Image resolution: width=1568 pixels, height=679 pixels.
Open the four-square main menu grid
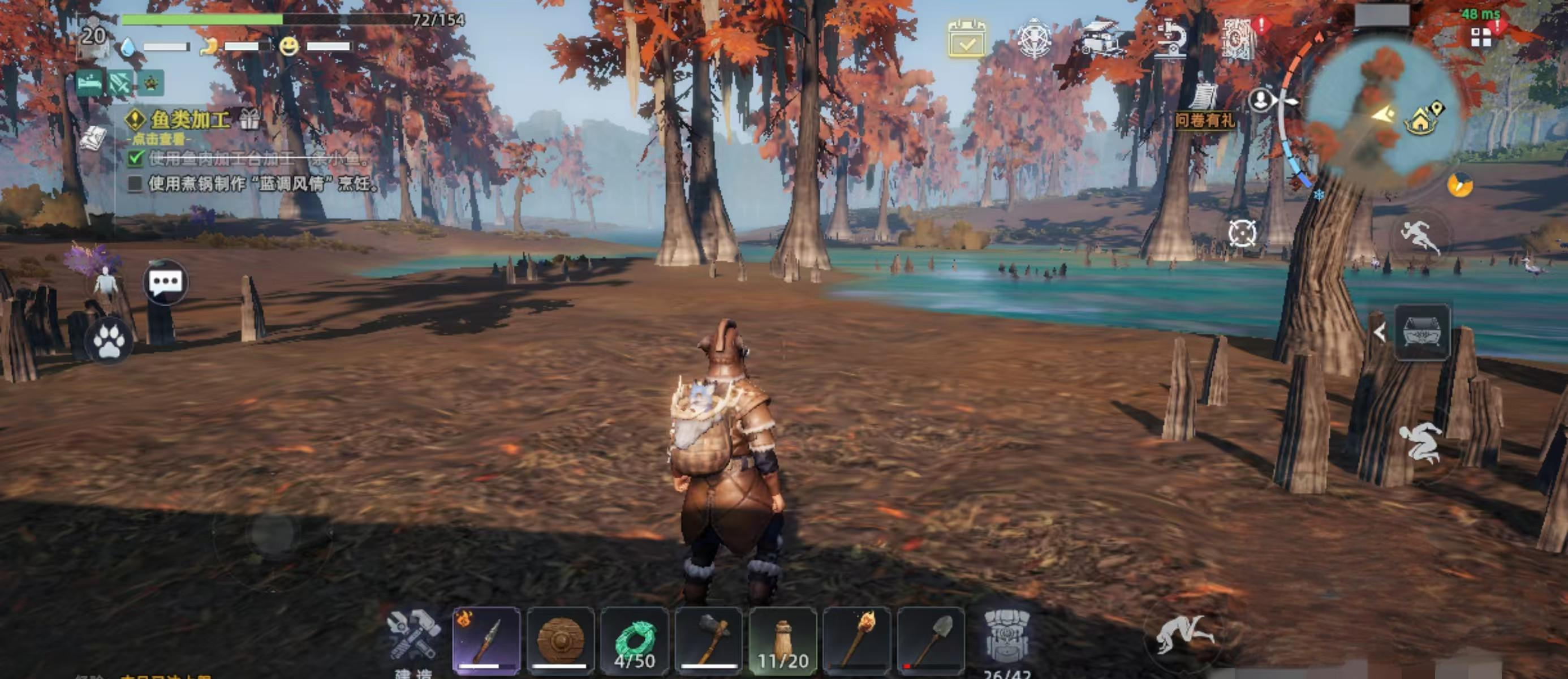[x=1481, y=38]
